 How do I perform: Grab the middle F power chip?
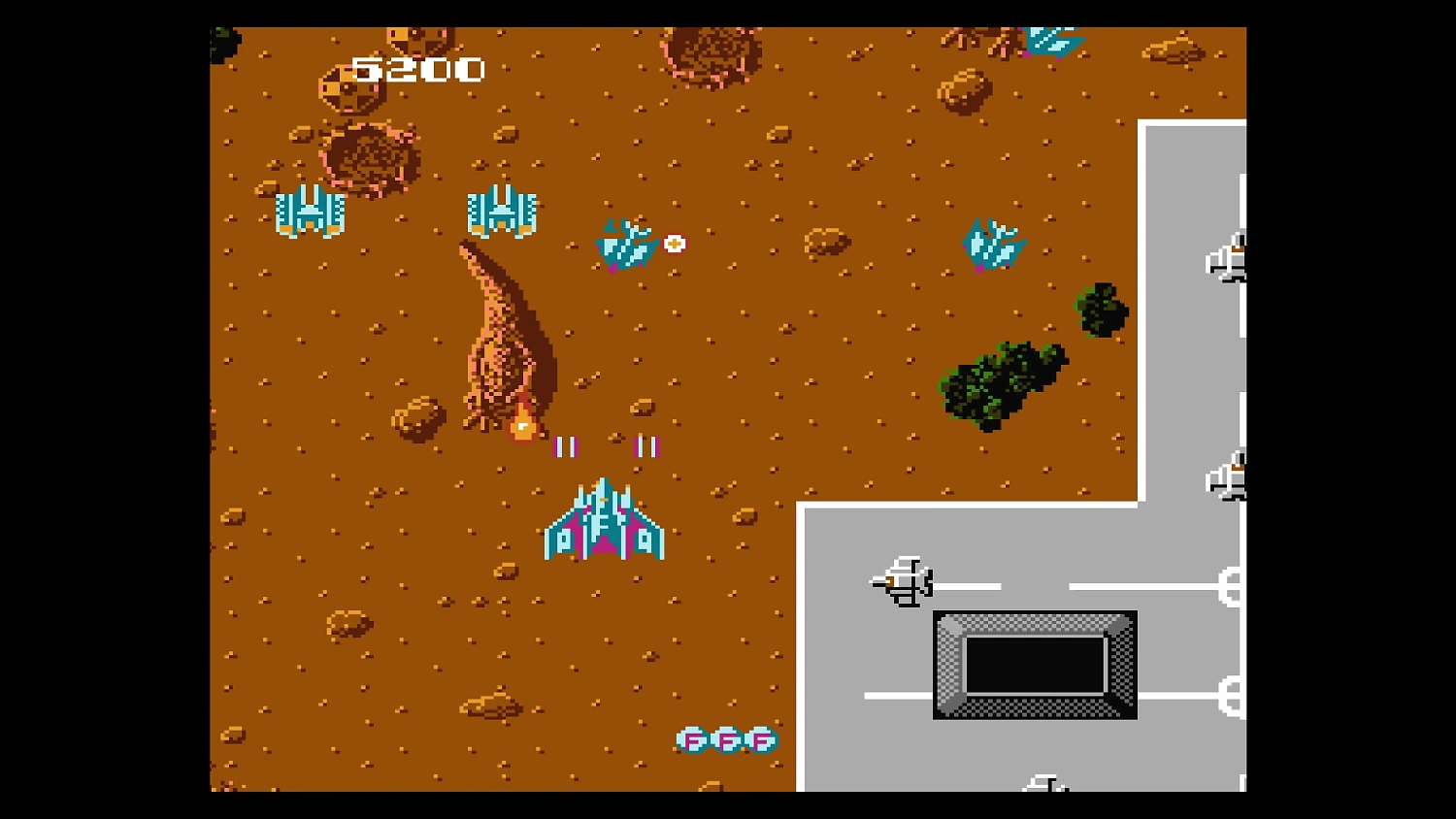click(728, 739)
